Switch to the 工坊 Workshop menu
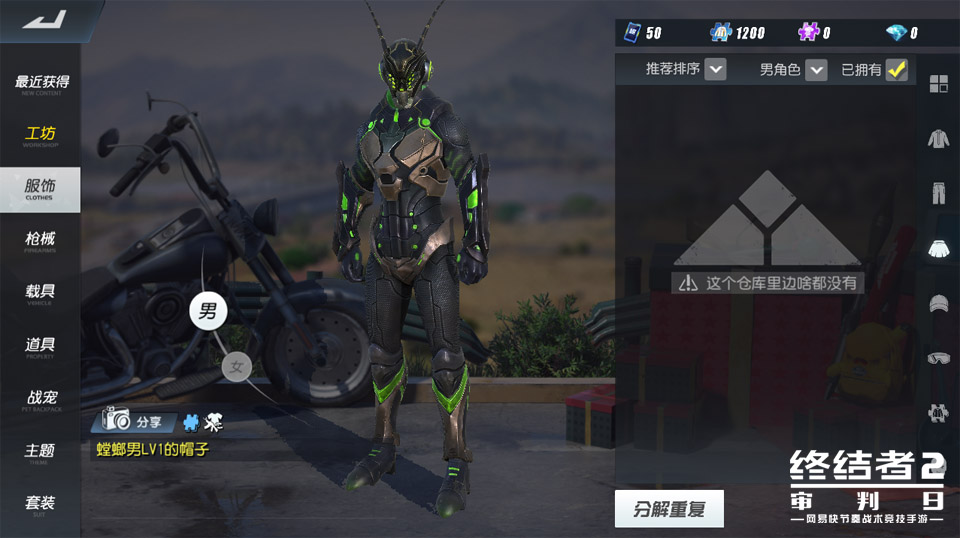Screen dimensions: 960x538 tap(40, 136)
